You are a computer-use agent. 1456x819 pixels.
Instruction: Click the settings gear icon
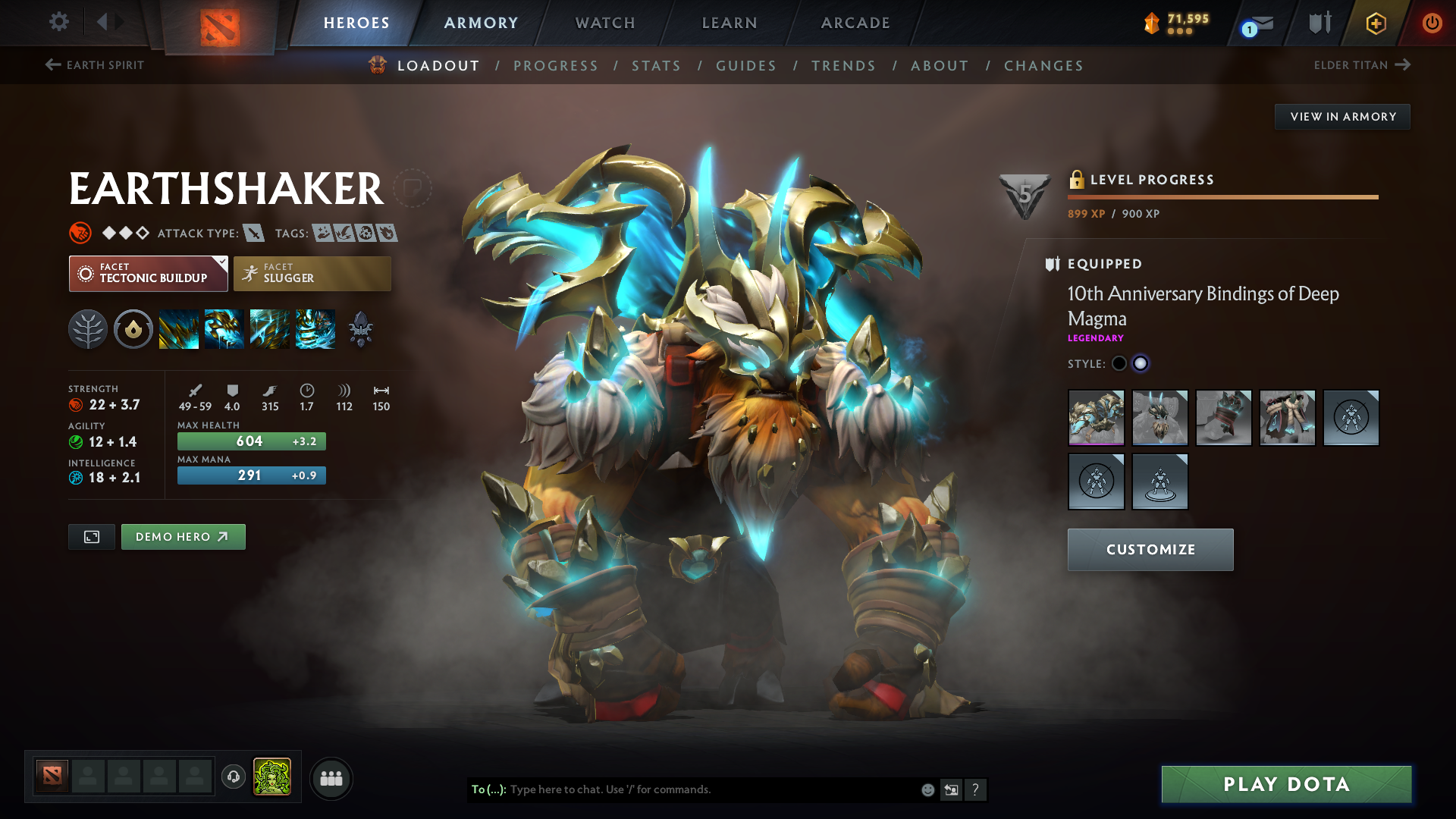pyautogui.click(x=58, y=21)
